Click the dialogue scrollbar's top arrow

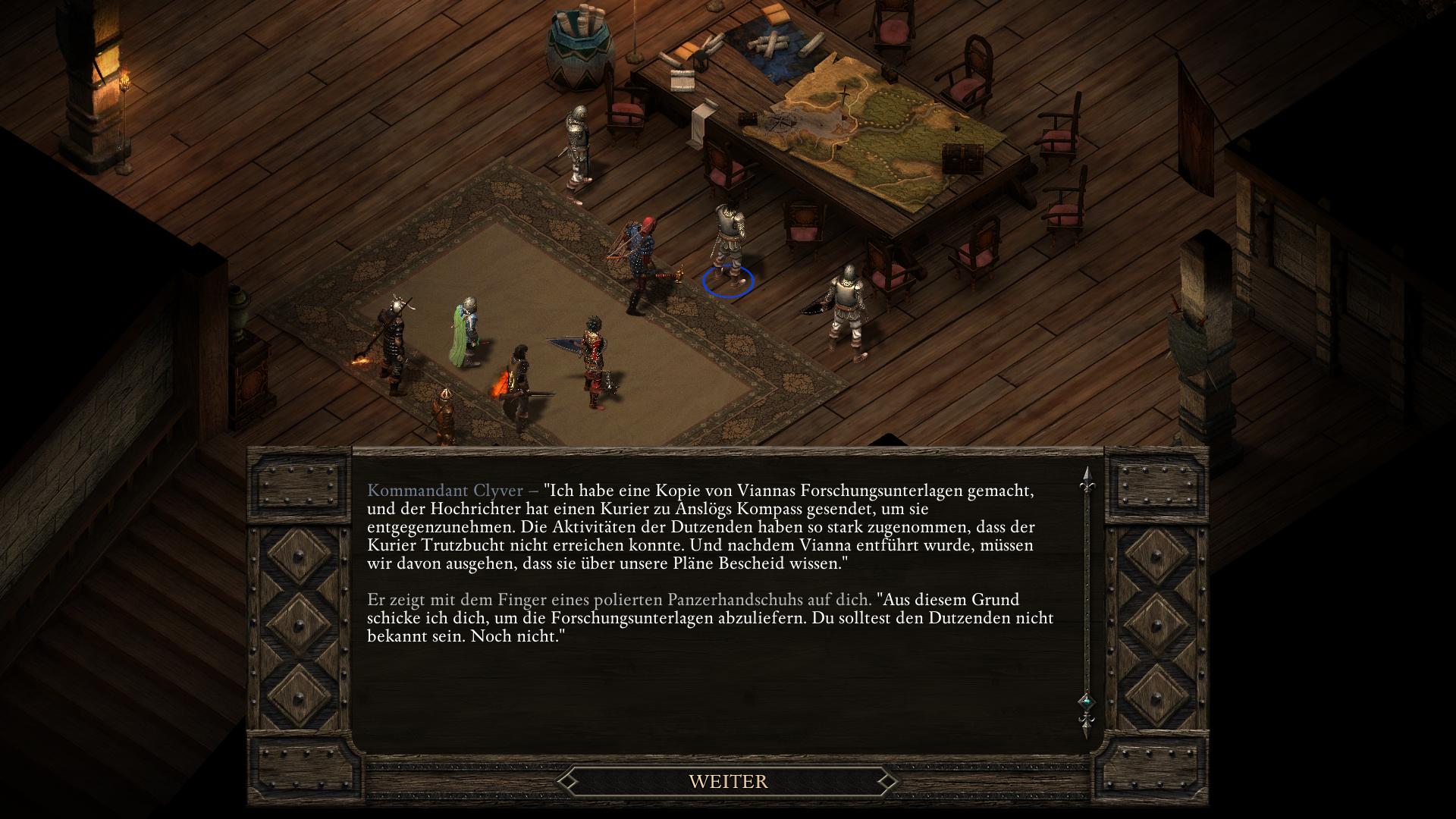pos(1086,477)
